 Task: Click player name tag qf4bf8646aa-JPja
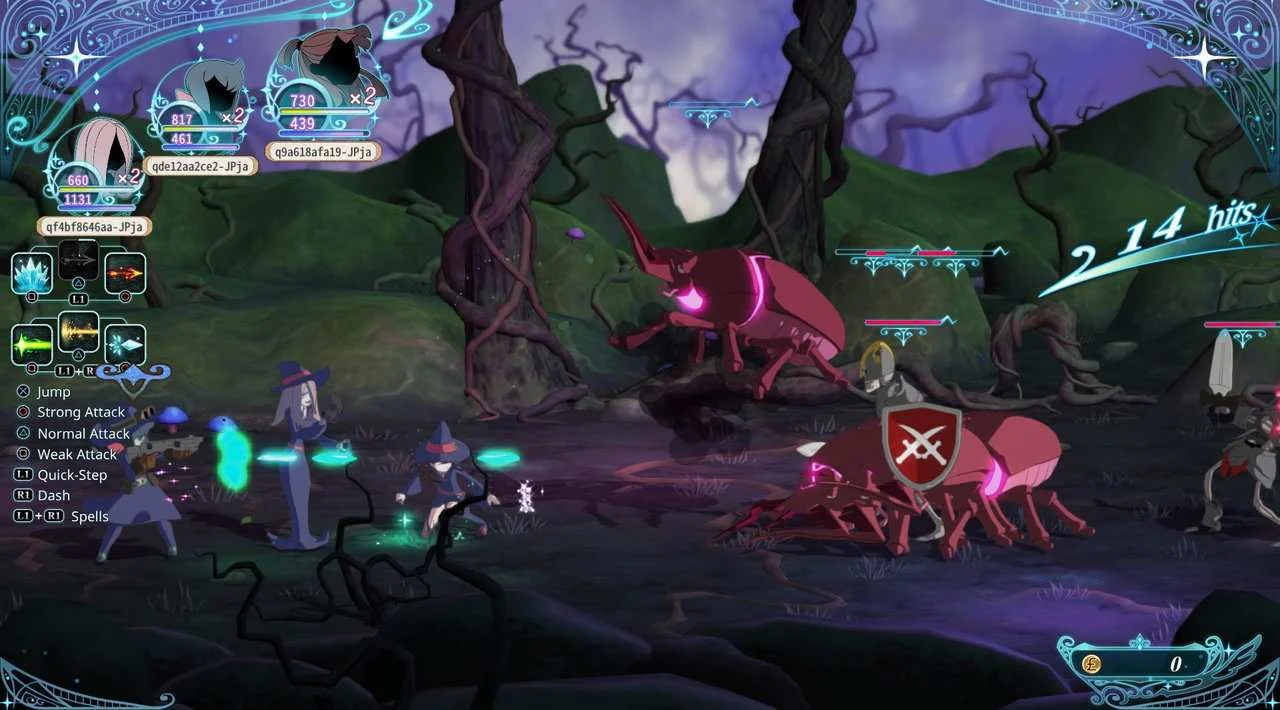[x=95, y=226]
